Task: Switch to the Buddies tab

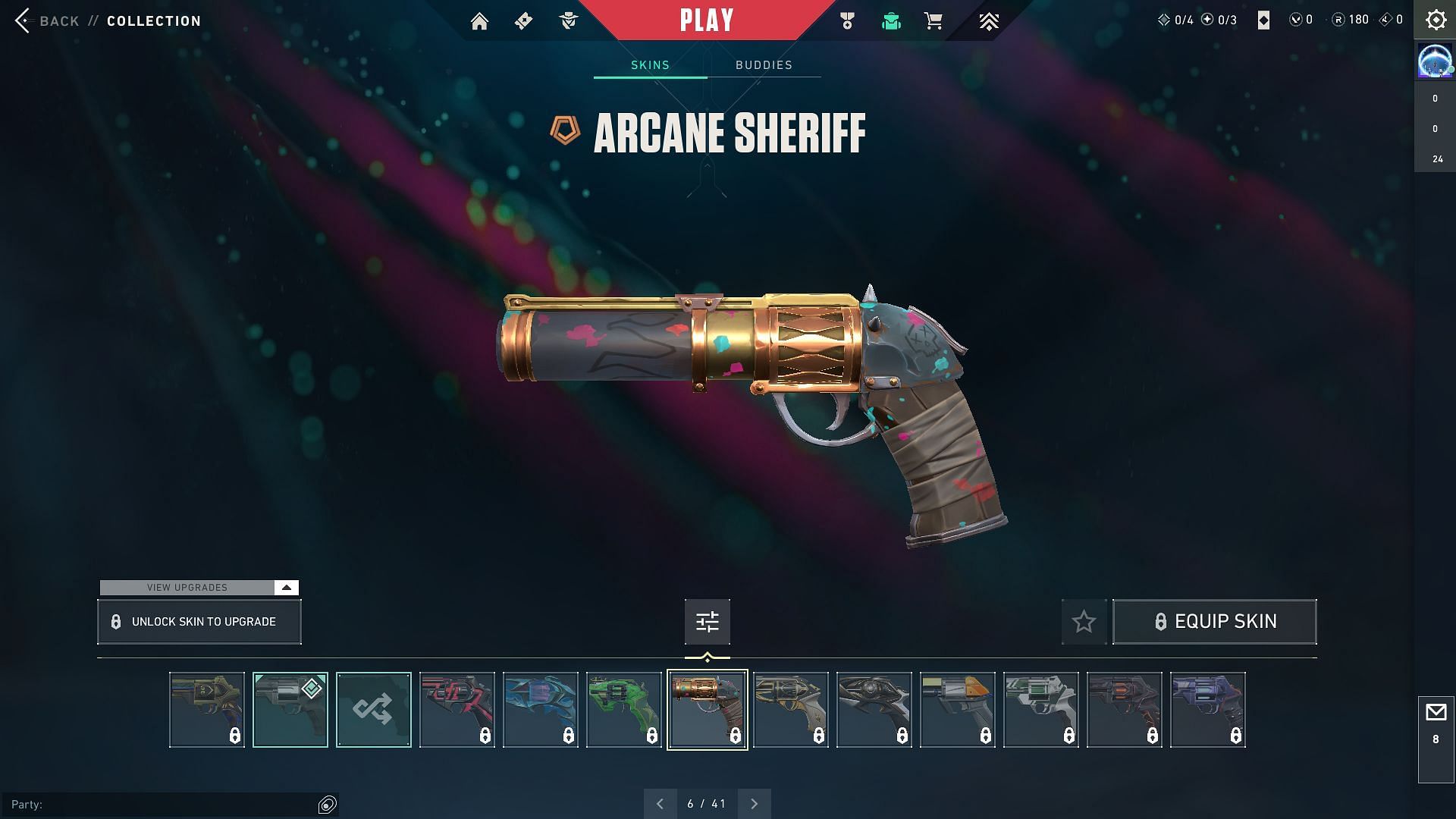Action: coord(764,65)
